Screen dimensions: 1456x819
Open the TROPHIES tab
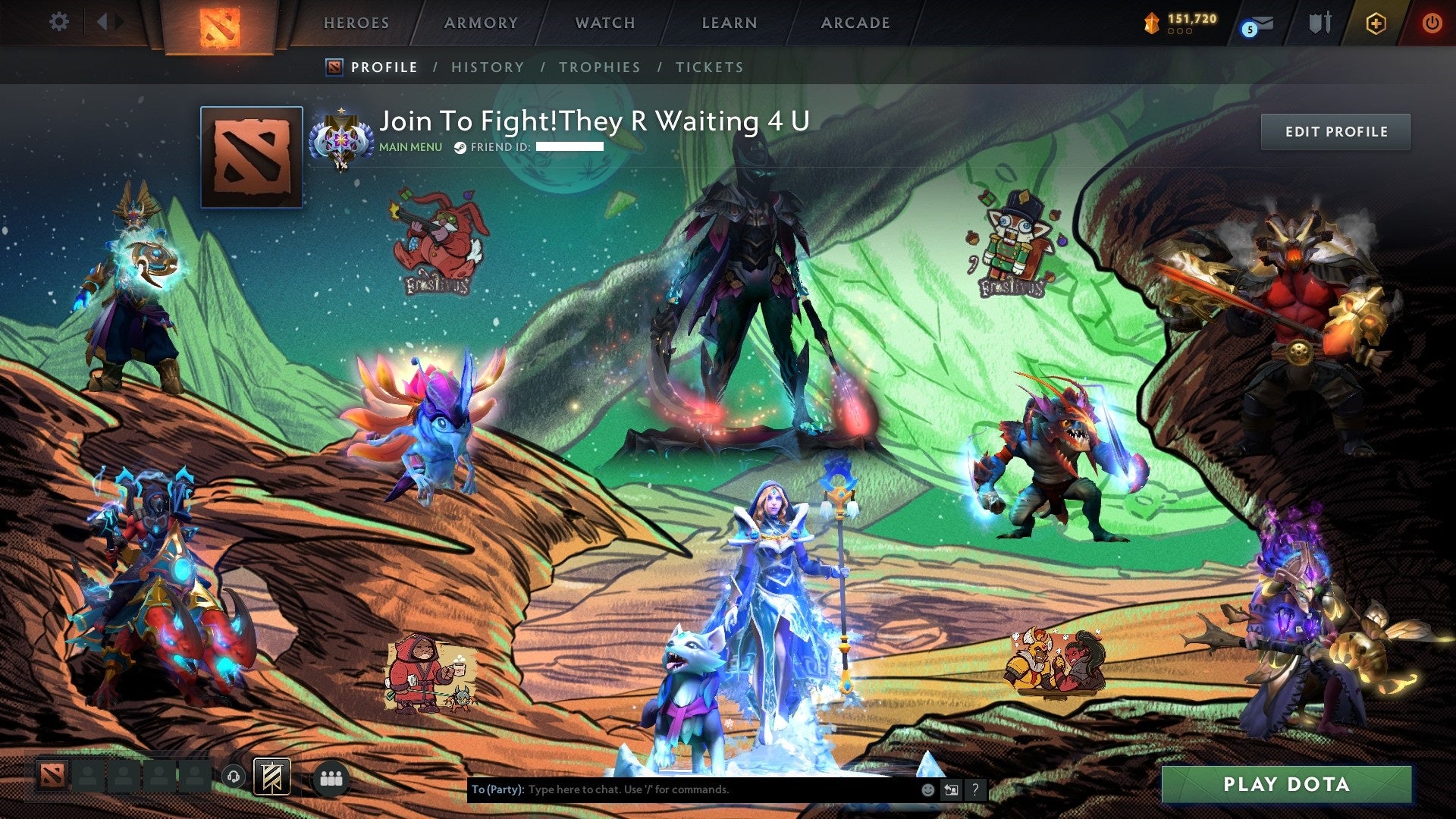coord(600,67)
